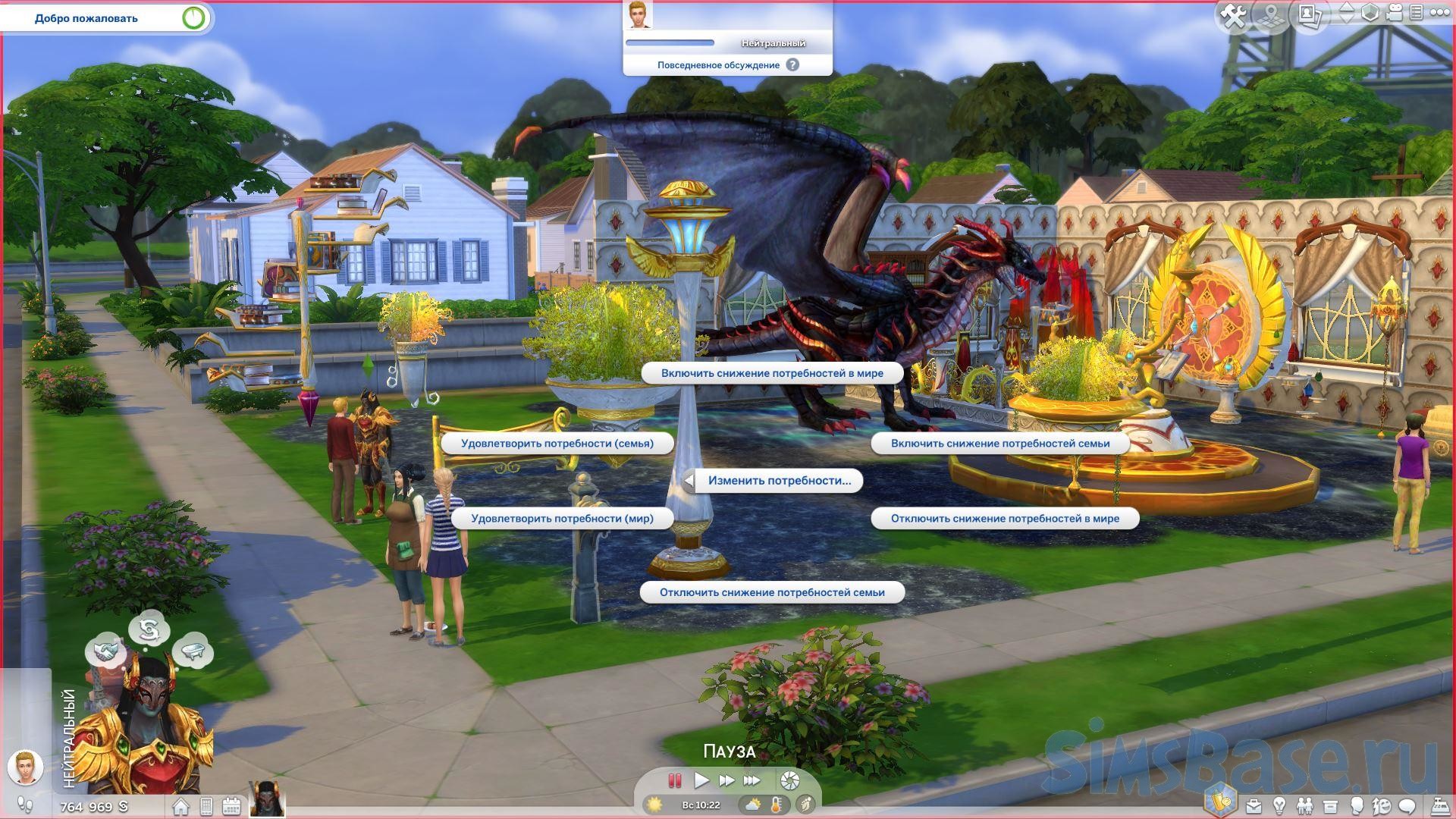Choose 'Отключить снижение потребностей семьи'

coord(772,592)
